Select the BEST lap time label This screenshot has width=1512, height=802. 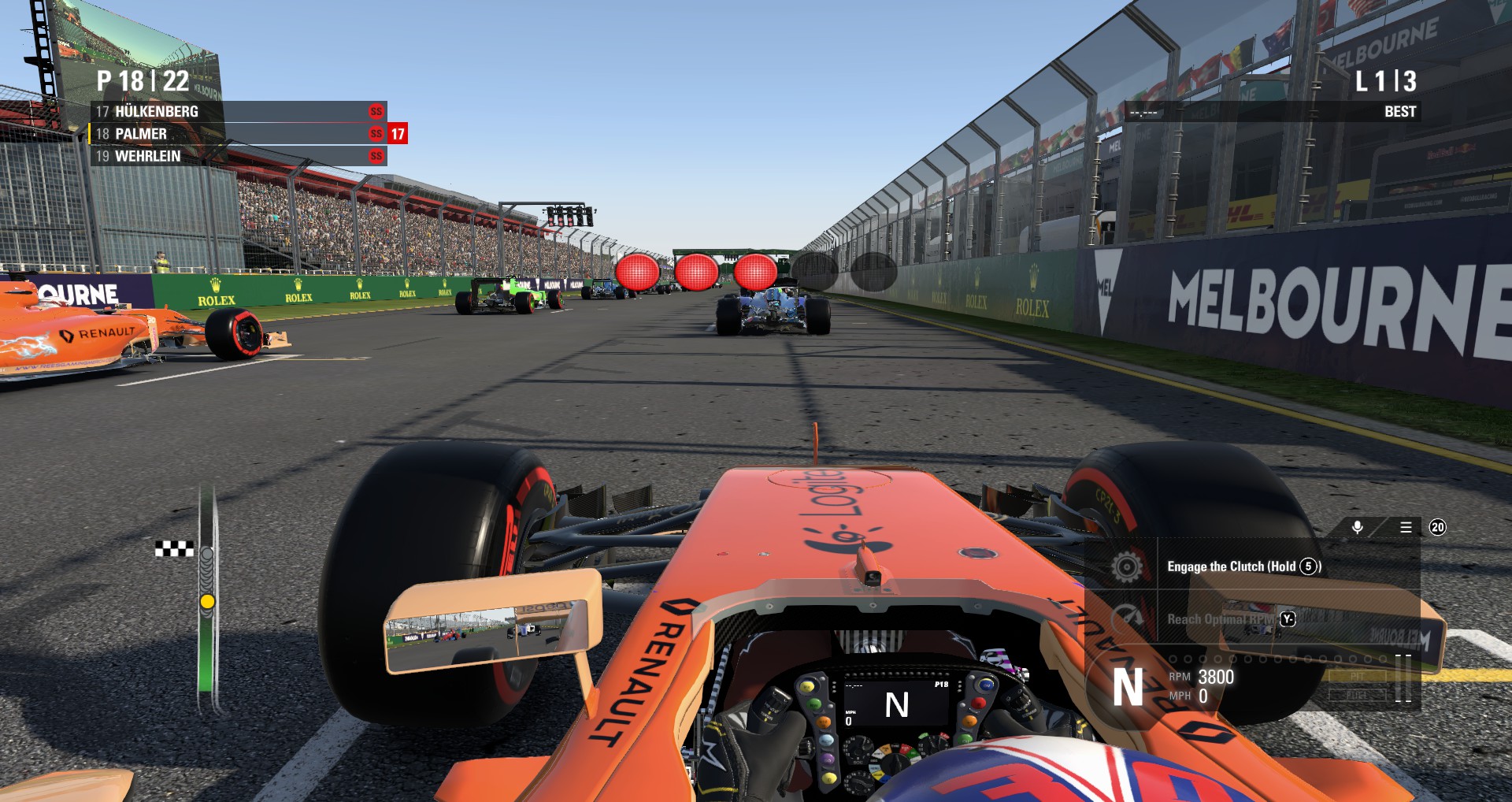(1401, 112)
